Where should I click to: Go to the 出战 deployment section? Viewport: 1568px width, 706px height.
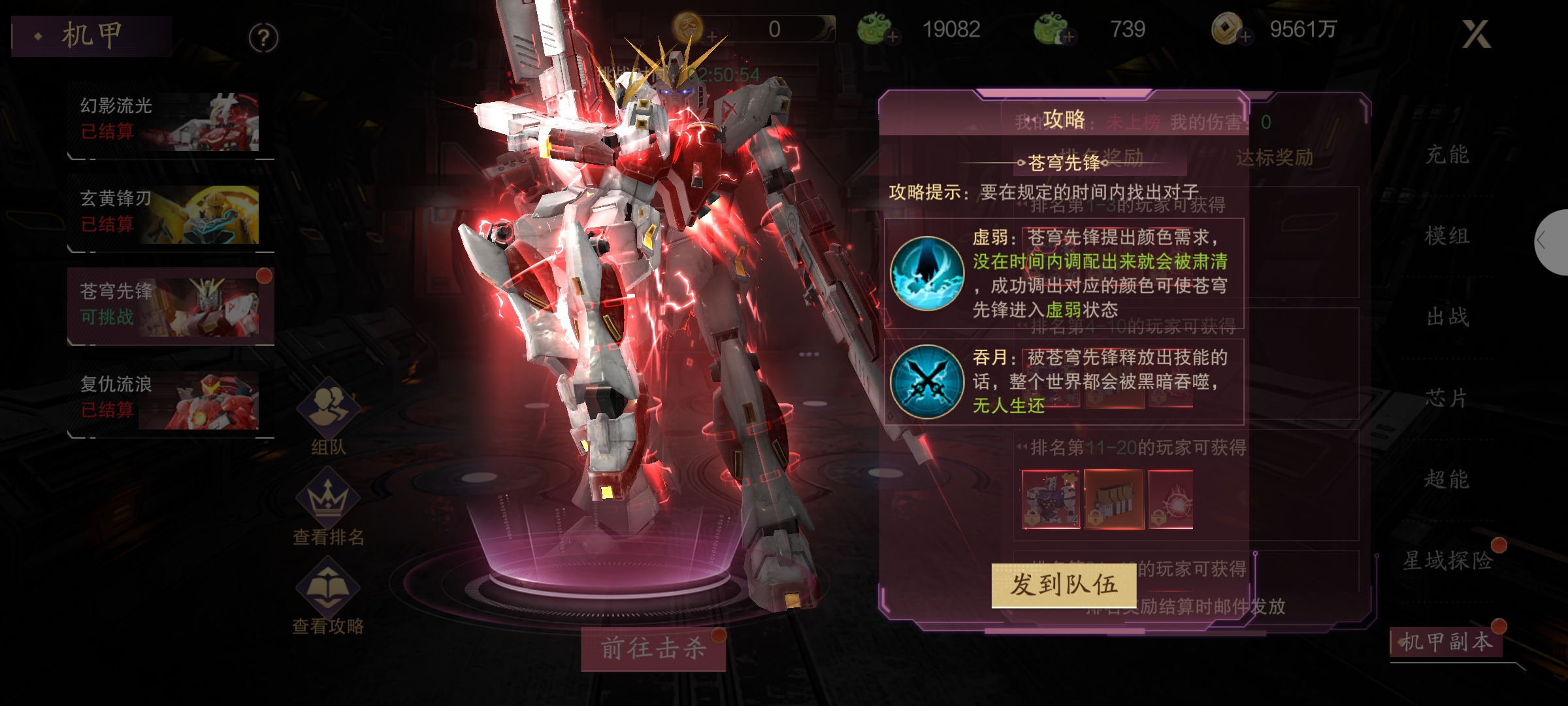click(1446, 317)
